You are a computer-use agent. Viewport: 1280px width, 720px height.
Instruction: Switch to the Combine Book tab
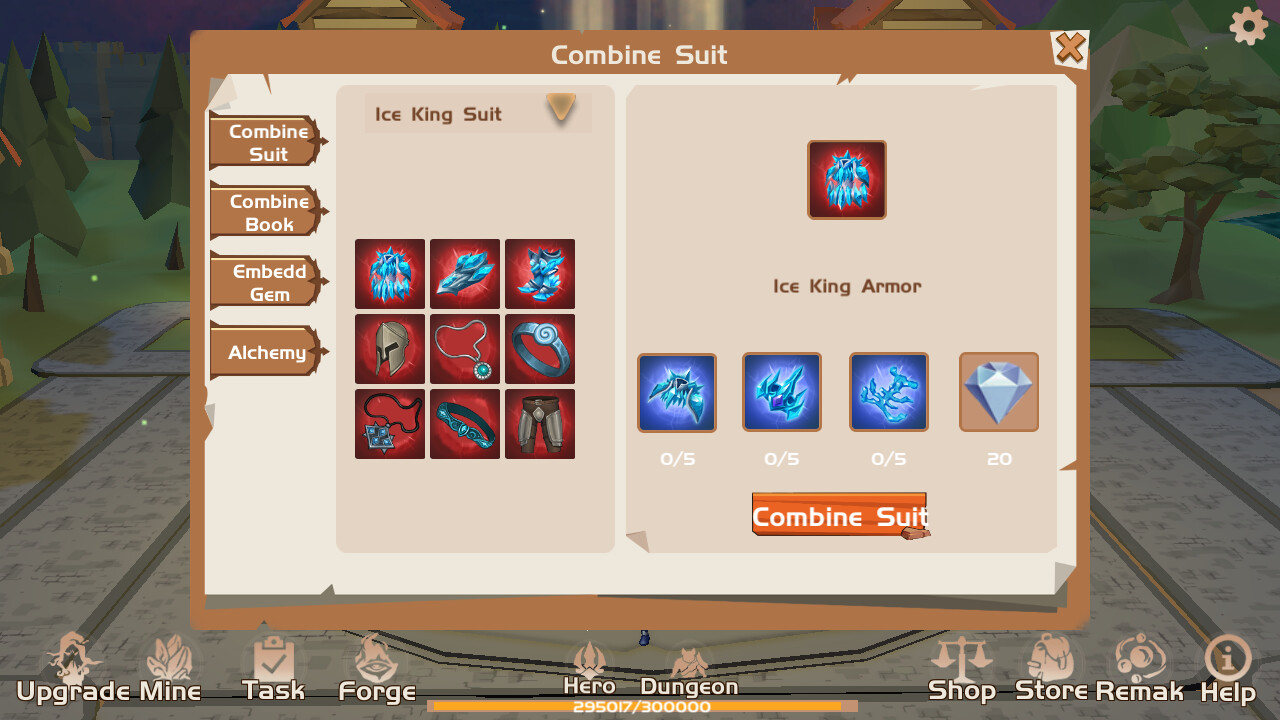click(x=264, y=212)
